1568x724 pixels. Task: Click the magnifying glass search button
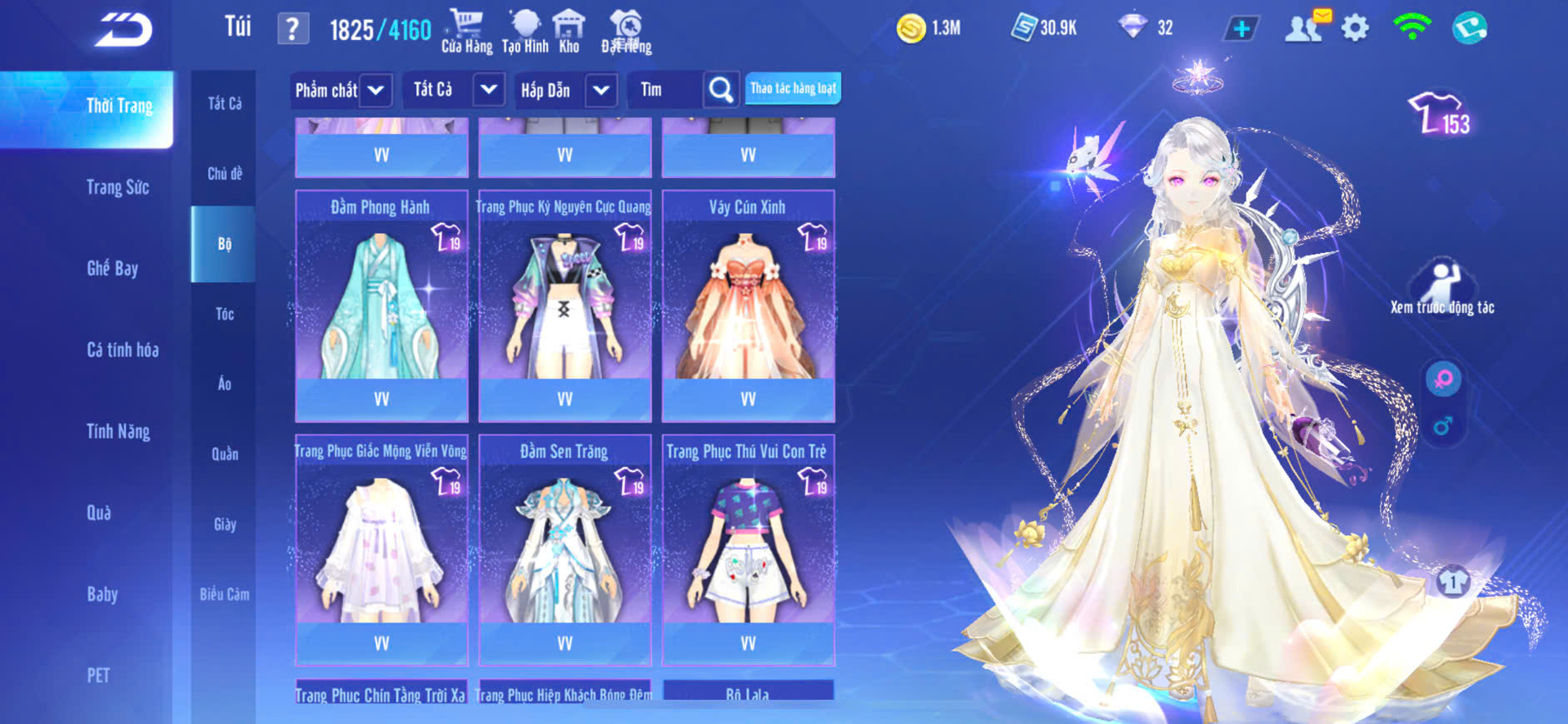click(720, 90)
